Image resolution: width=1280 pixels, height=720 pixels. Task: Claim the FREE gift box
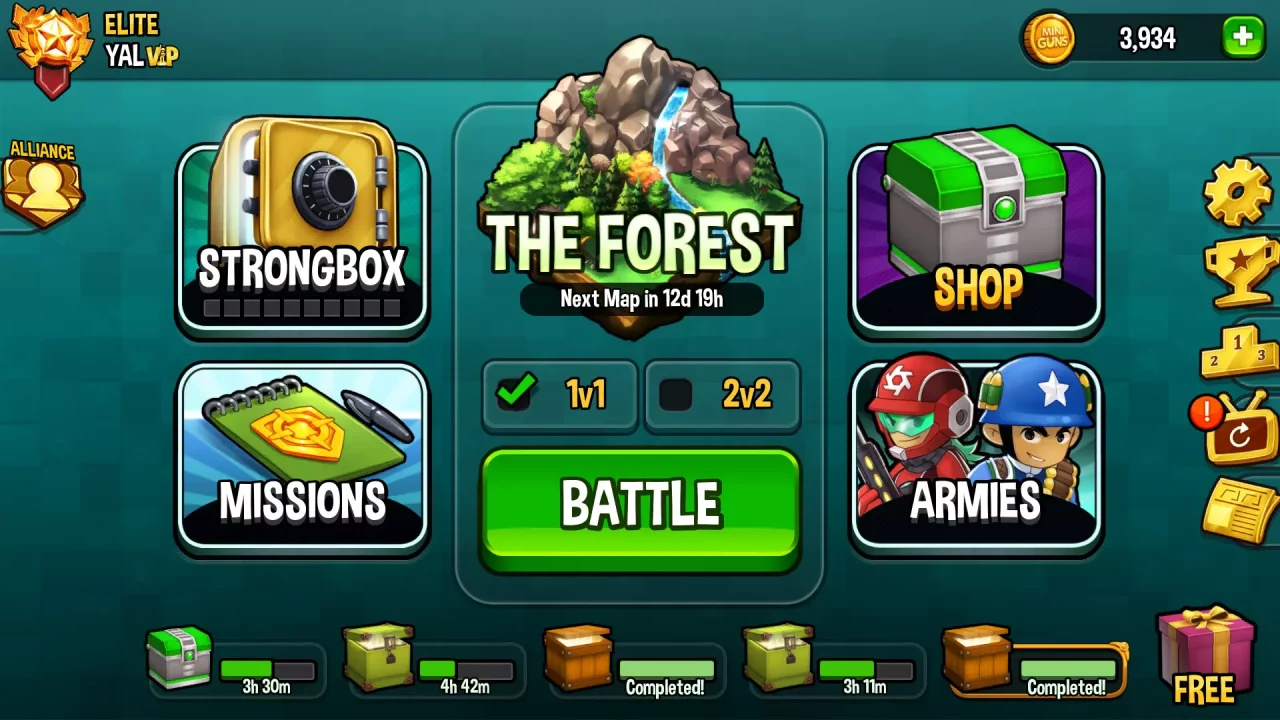tap(1206, 655)
